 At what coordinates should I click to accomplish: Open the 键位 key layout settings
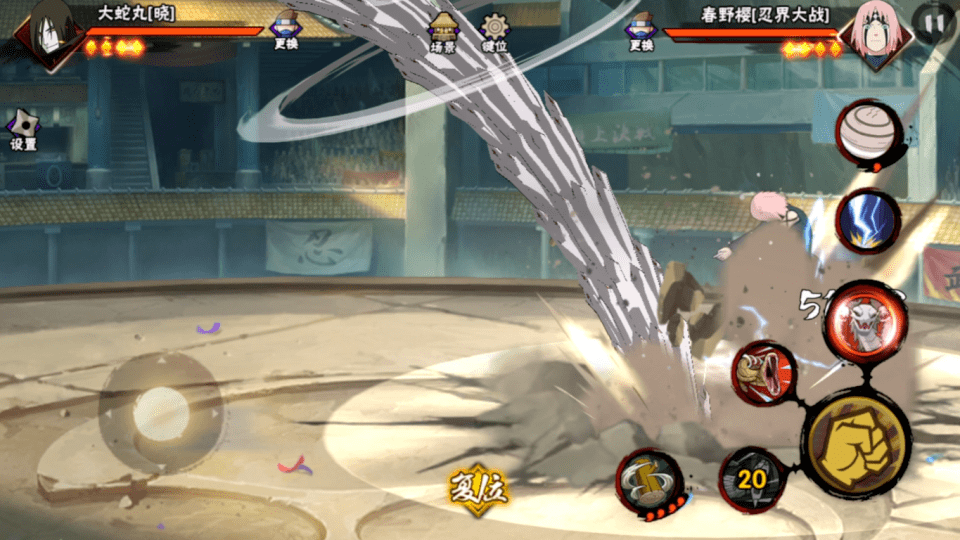coord(494,32)
